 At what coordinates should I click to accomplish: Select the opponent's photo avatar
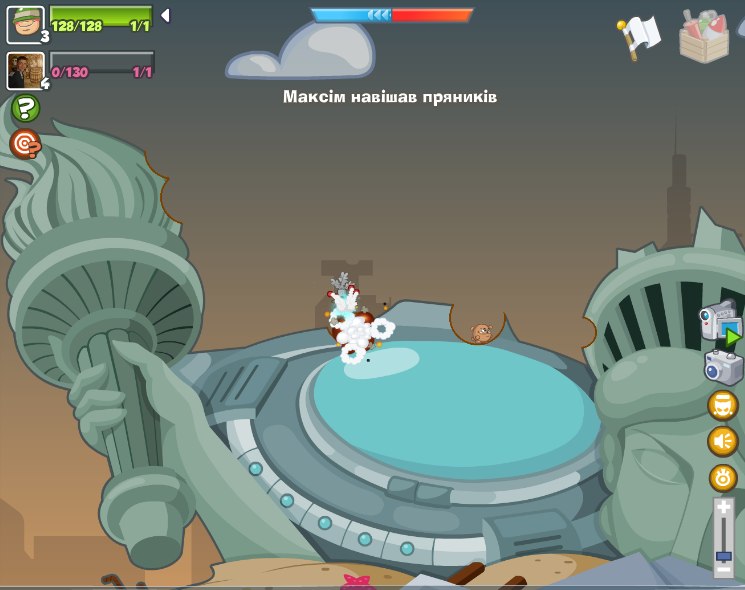click(24, 70)
